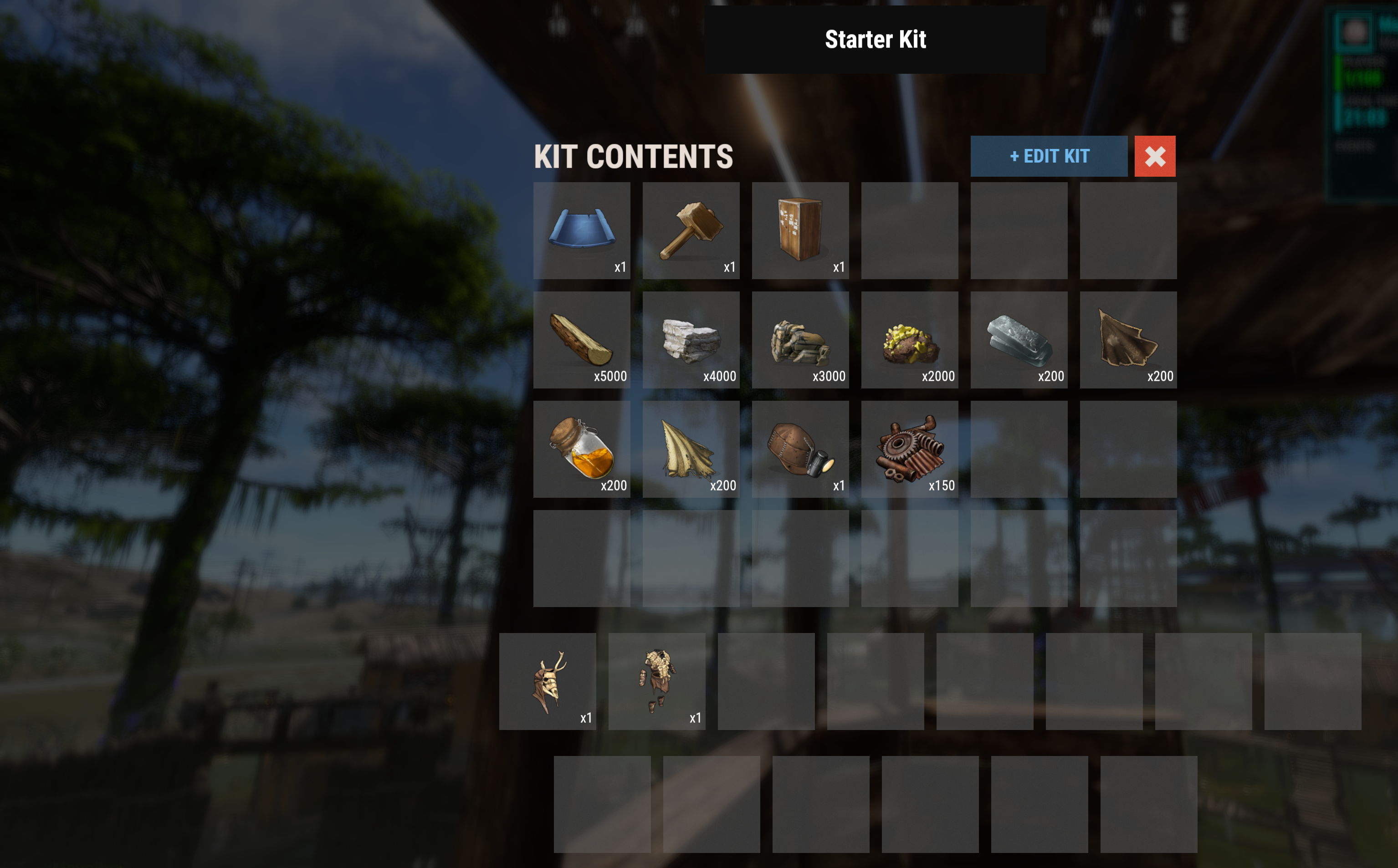Choose the cloth x200 stack
1398x868 pixels.
[x=691, y=449]
